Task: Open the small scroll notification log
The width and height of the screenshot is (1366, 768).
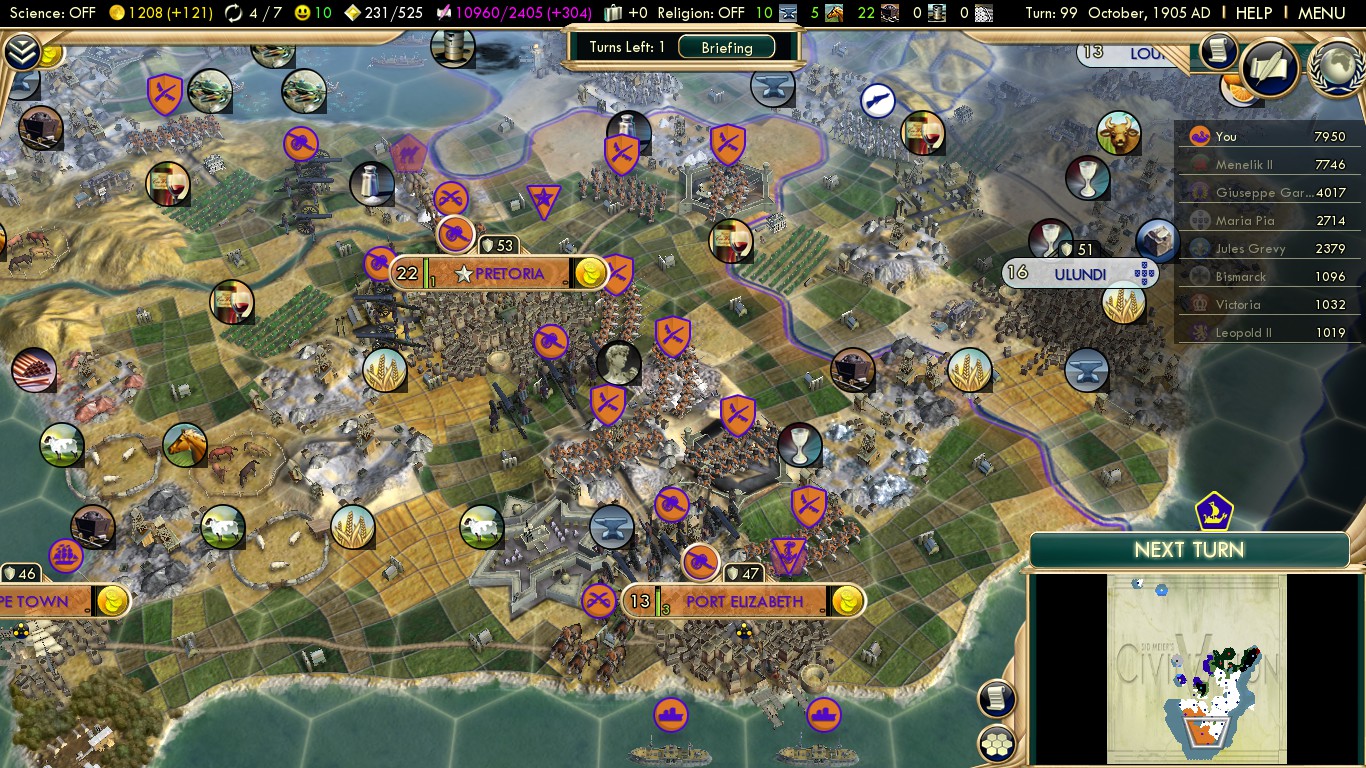Action: pos(1218,50)
